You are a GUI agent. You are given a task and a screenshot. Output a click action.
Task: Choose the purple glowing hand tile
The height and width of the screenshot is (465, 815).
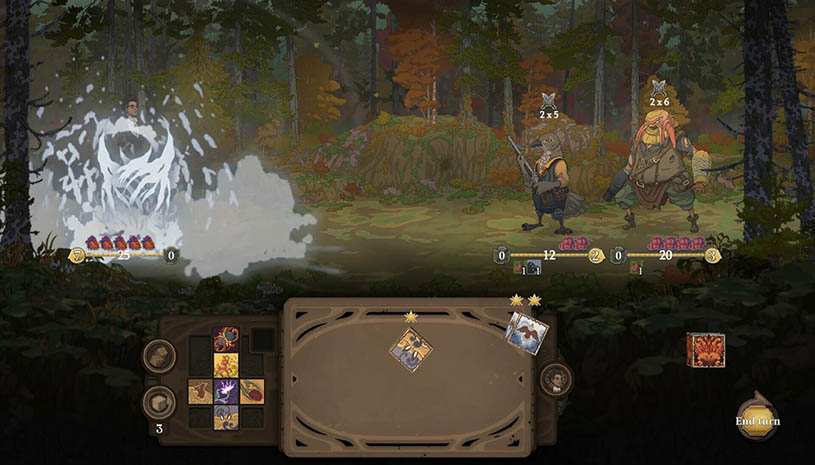point(225,391)
